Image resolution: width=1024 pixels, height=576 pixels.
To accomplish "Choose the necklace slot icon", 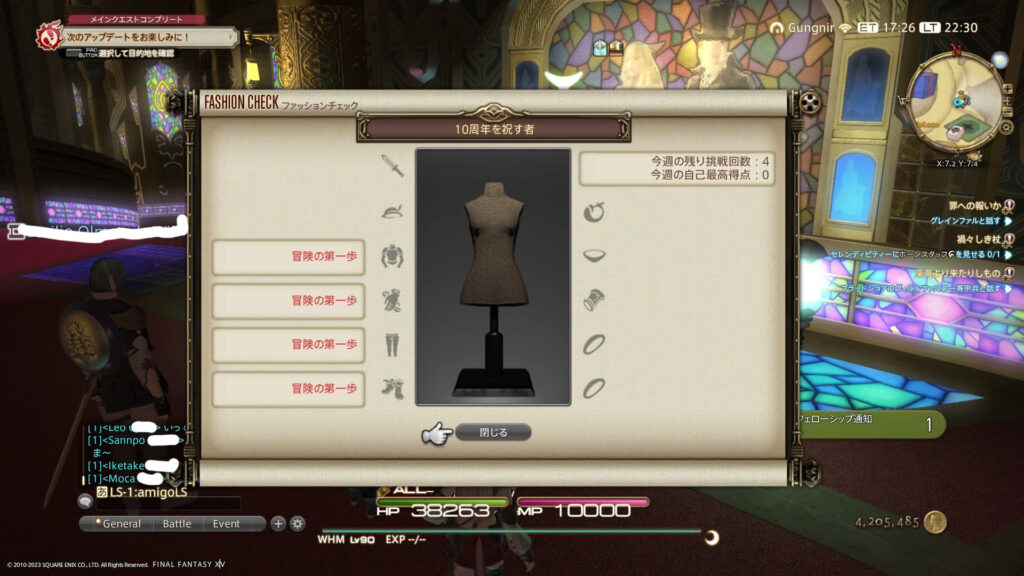I will tap(594, 256).
